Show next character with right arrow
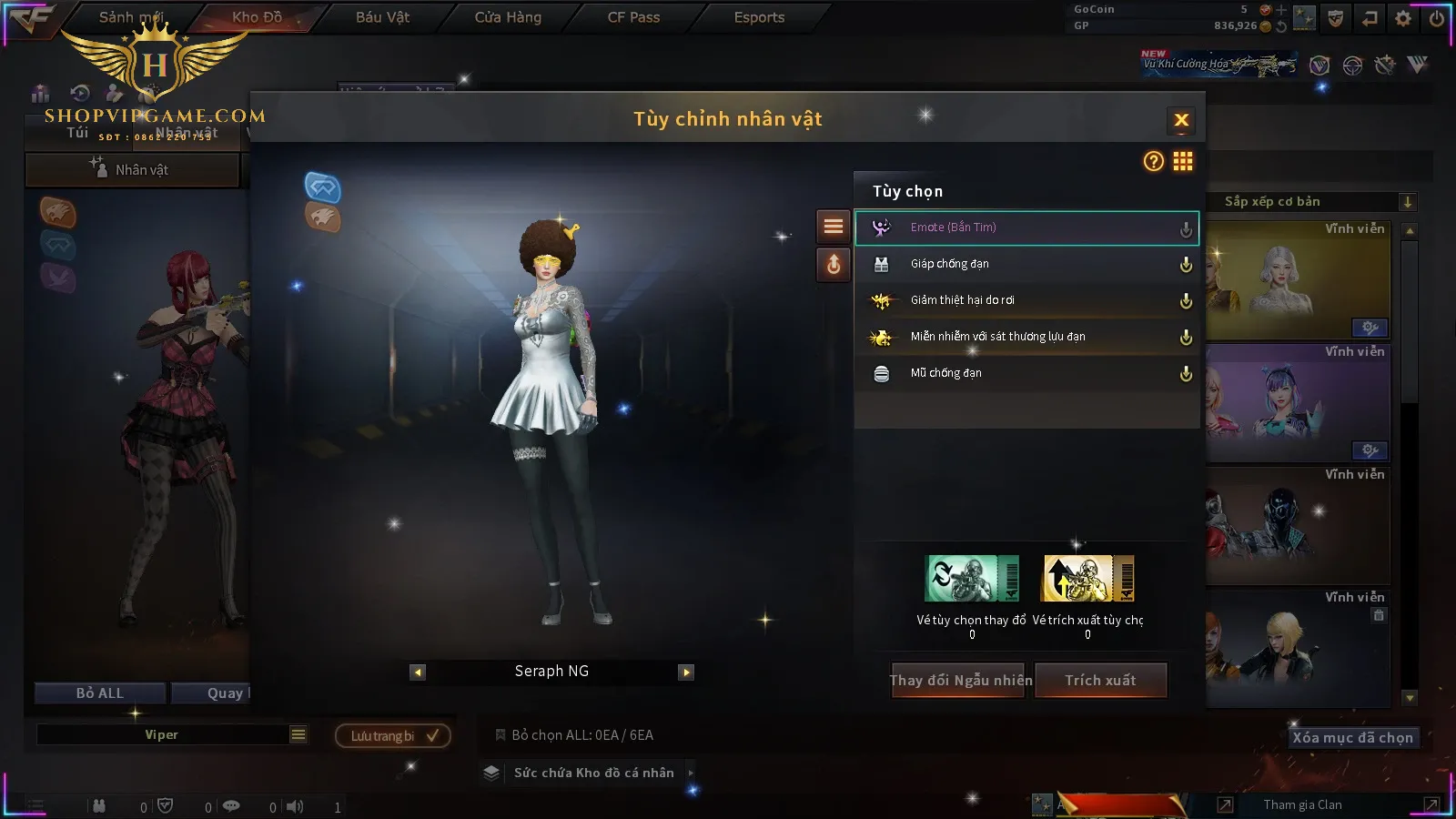The height and width of the screenshot is (819, 1456). (686, 672)
